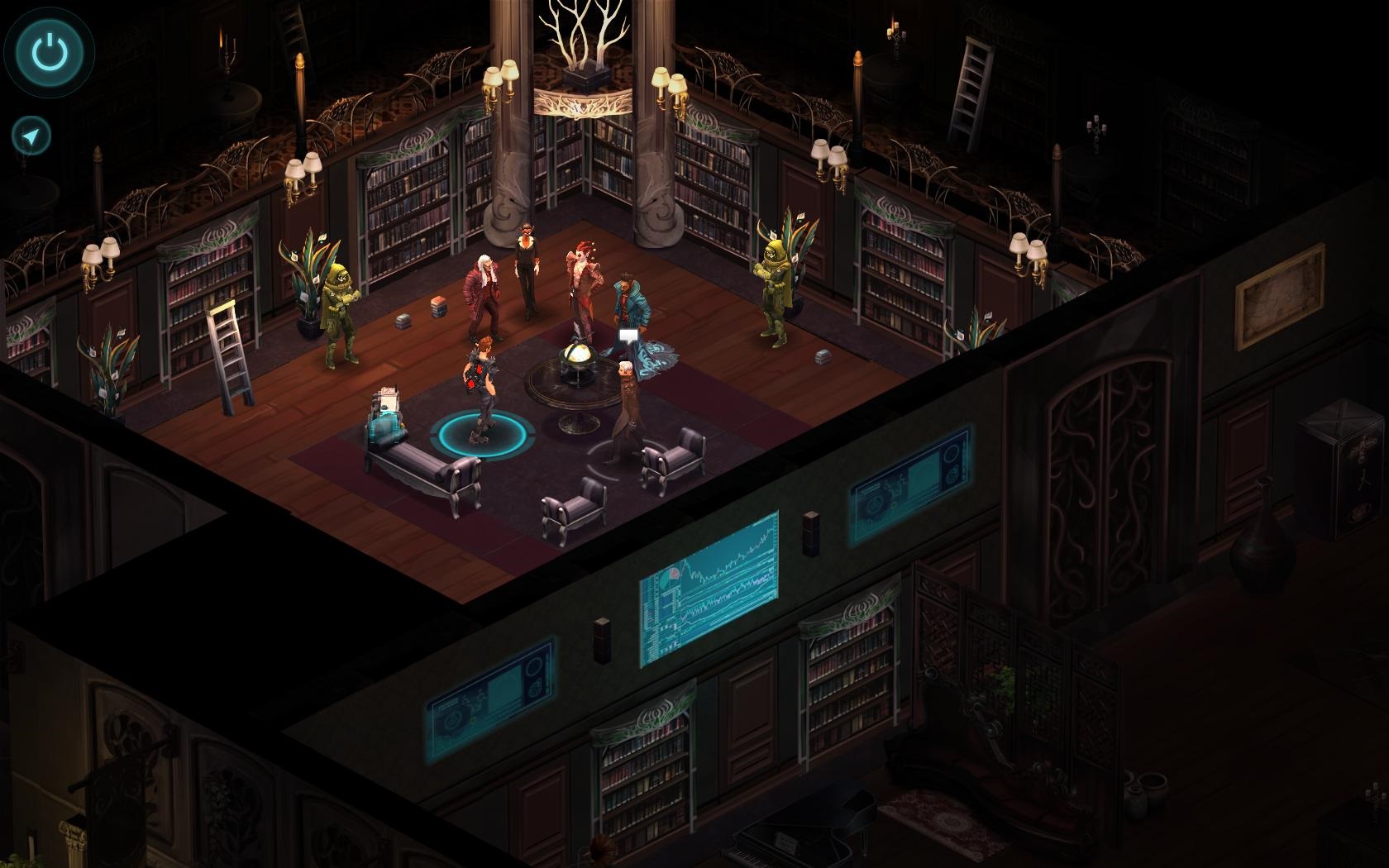Talk to the white-haired man in the red coat
The width and height of the screenshot is (1389, 868).
pos(482,281)
